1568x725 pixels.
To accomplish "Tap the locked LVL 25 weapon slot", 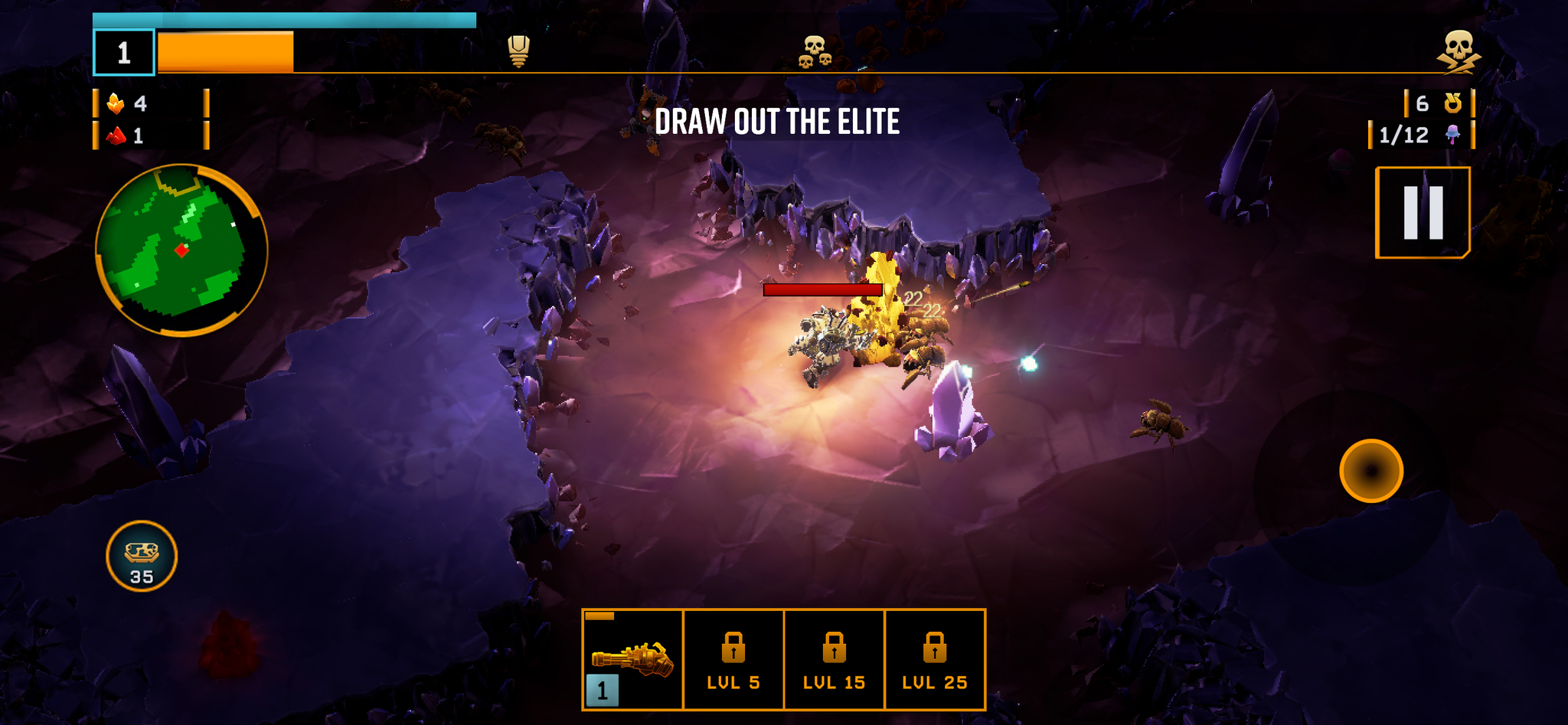I will pyautogui.click(x=934, y=659).
